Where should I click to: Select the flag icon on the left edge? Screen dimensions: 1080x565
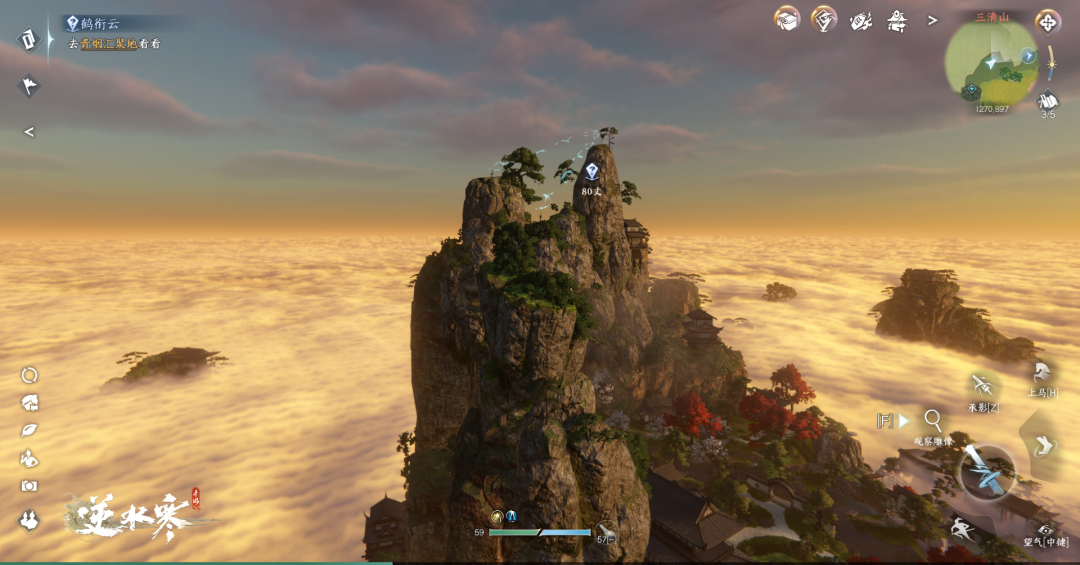pyautogui.click(x=29, y=86)
